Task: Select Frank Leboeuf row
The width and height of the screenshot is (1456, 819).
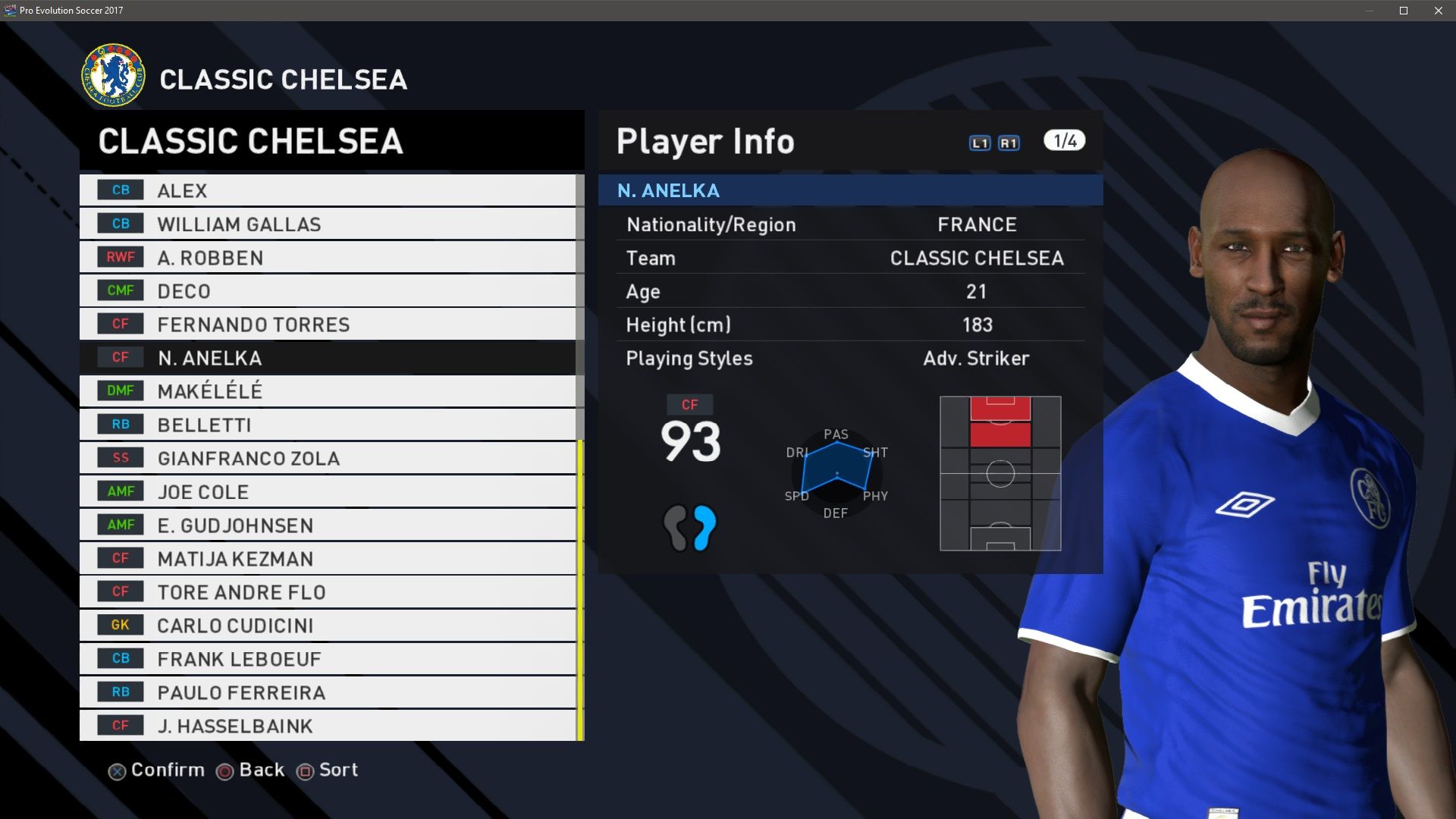Action: pos(328,658)
